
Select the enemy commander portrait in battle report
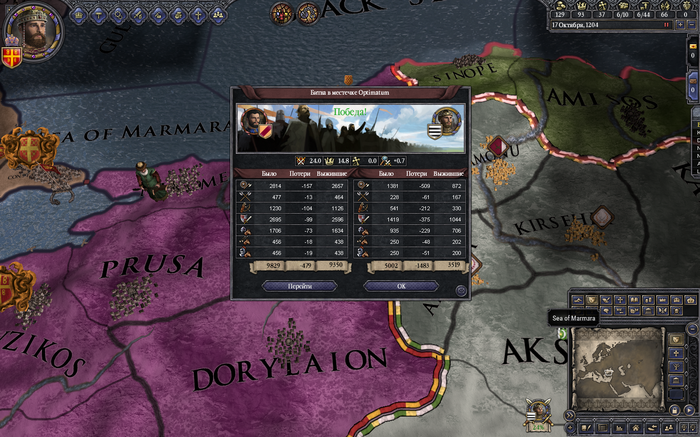[447, 122]
